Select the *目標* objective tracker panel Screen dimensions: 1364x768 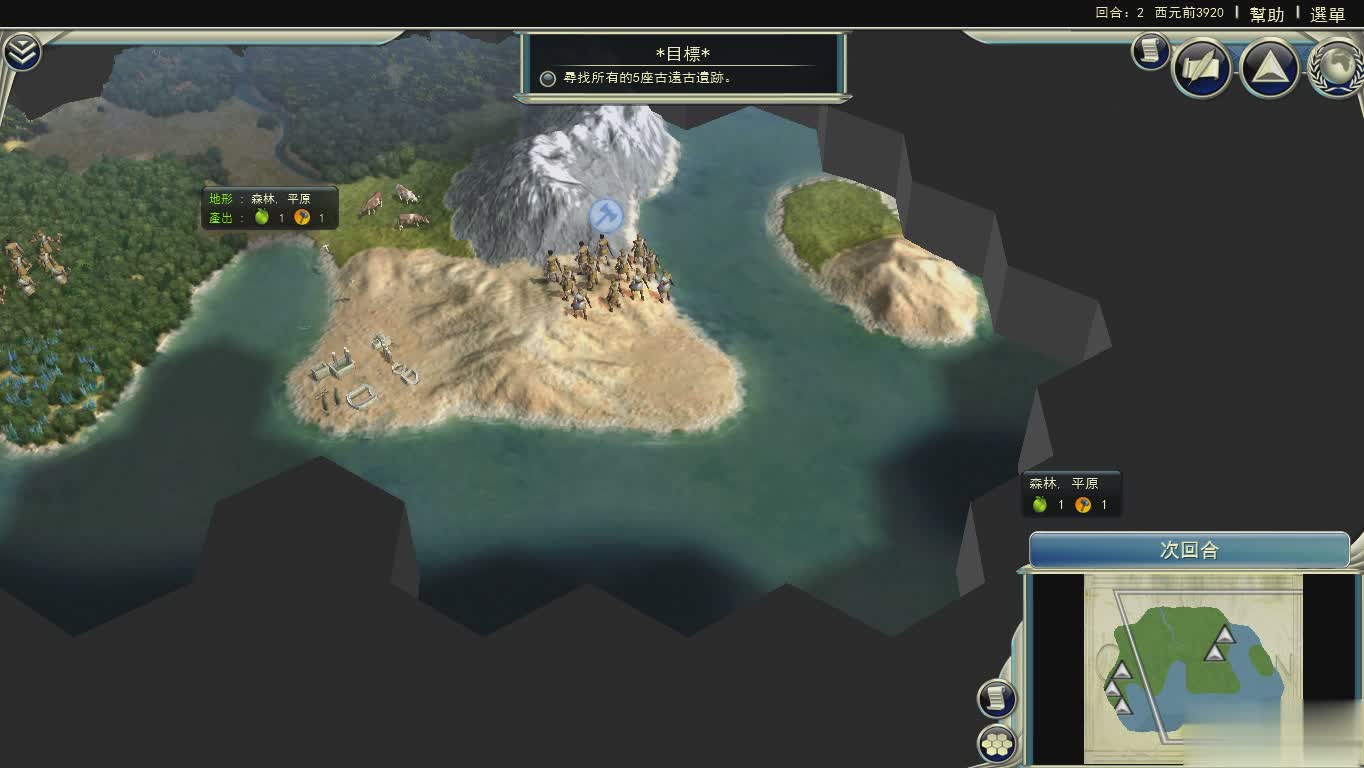[x=682, y=66]
